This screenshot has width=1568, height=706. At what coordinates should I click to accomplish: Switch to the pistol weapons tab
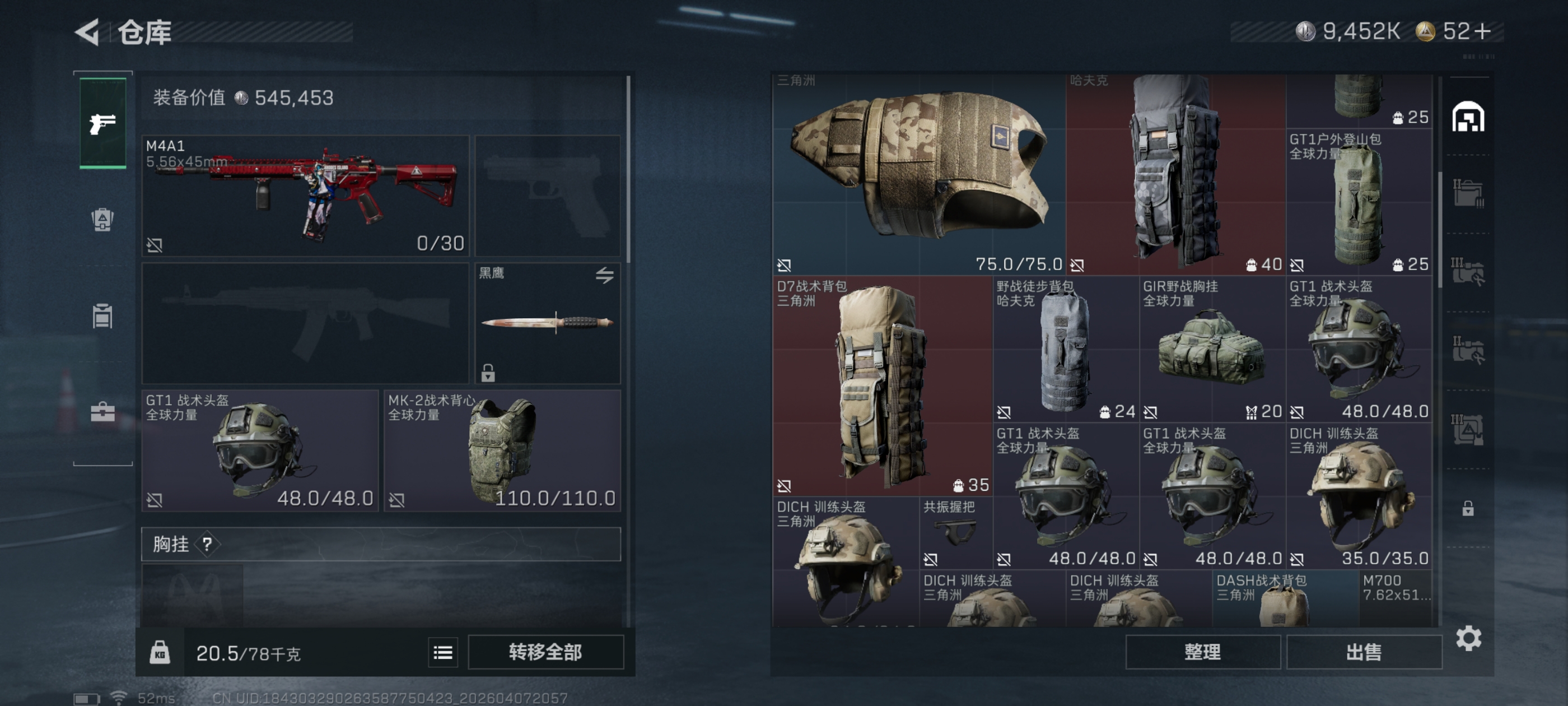[103, 124]
